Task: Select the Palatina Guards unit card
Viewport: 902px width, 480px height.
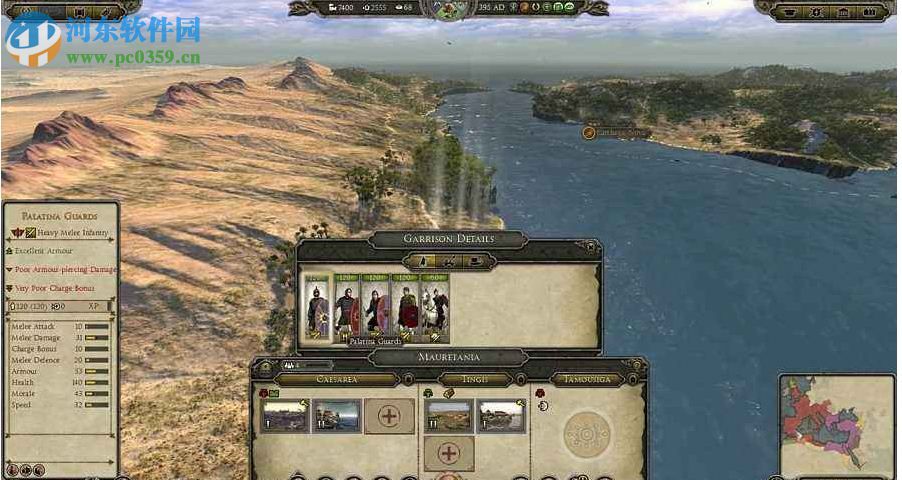Action: point(346,308)
